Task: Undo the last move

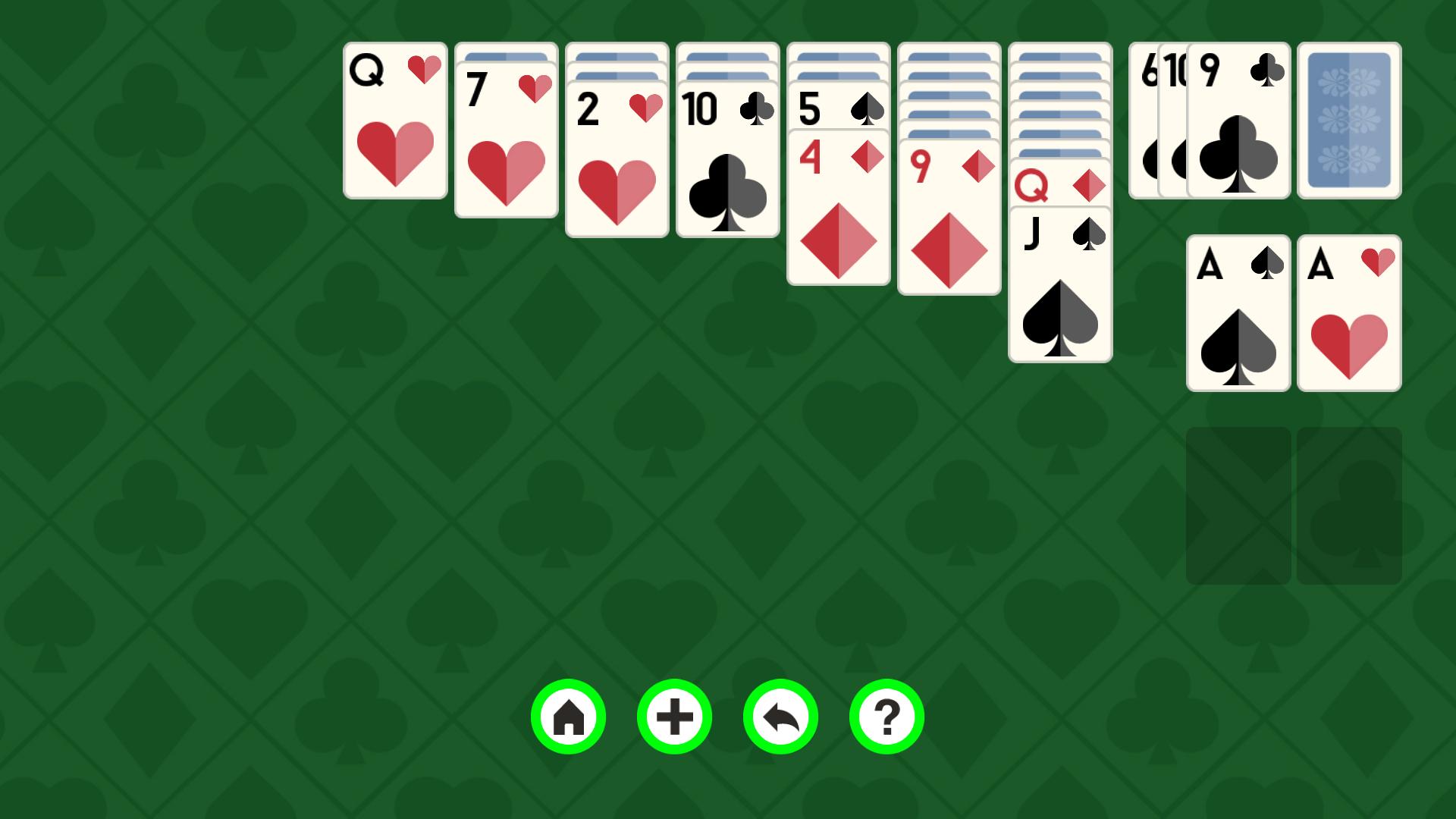Action: 780,716
